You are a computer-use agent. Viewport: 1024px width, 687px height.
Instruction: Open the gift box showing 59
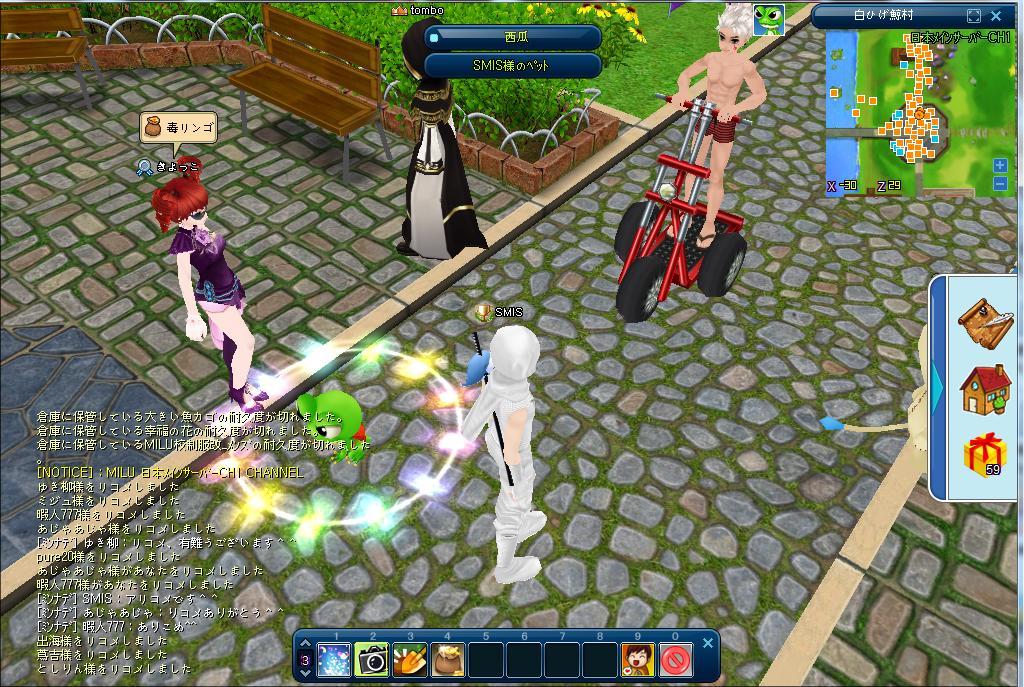point(984,455)
